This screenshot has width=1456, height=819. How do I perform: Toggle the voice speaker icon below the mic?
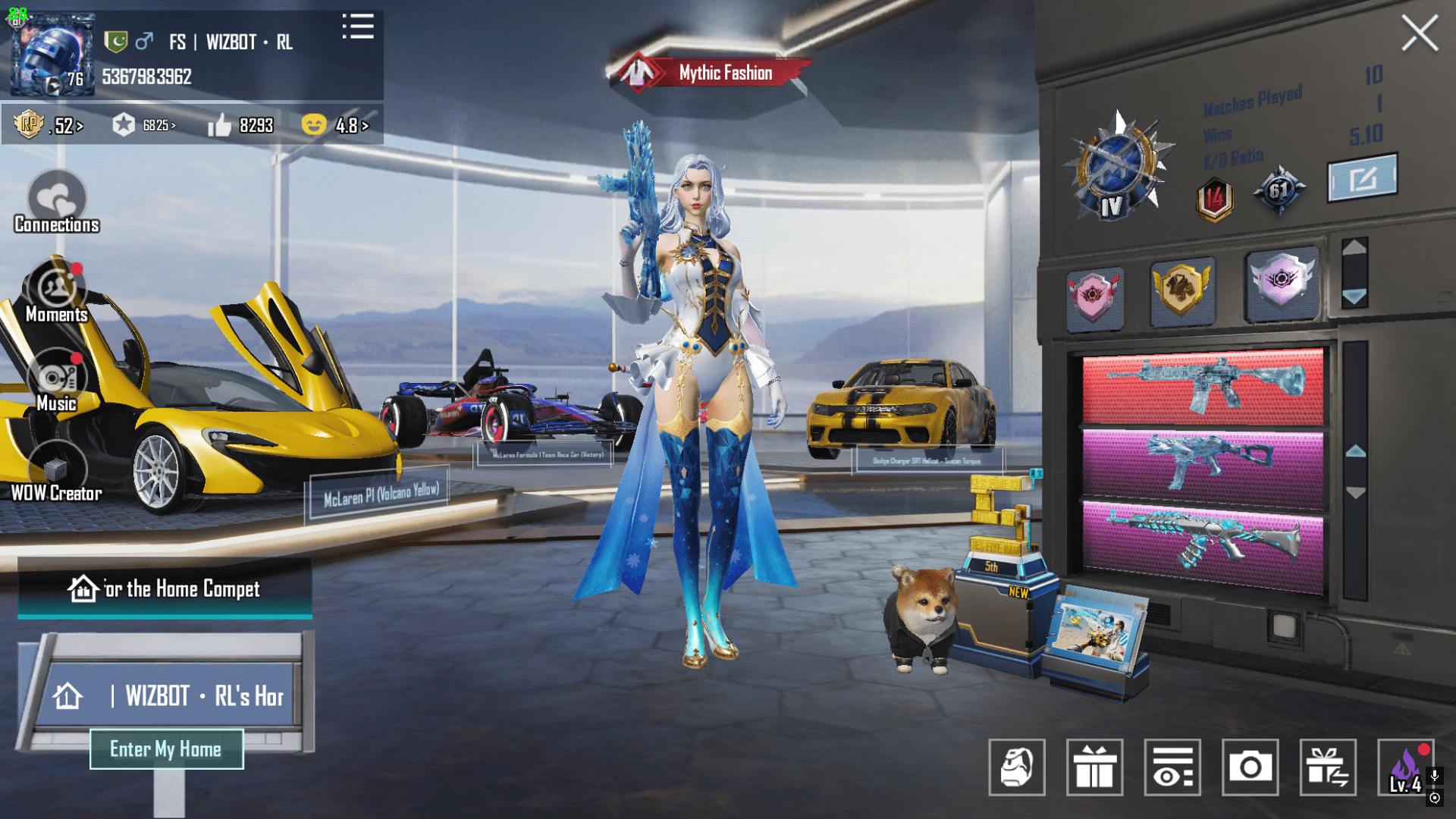pyautogui.click(x=1435, y=798)
